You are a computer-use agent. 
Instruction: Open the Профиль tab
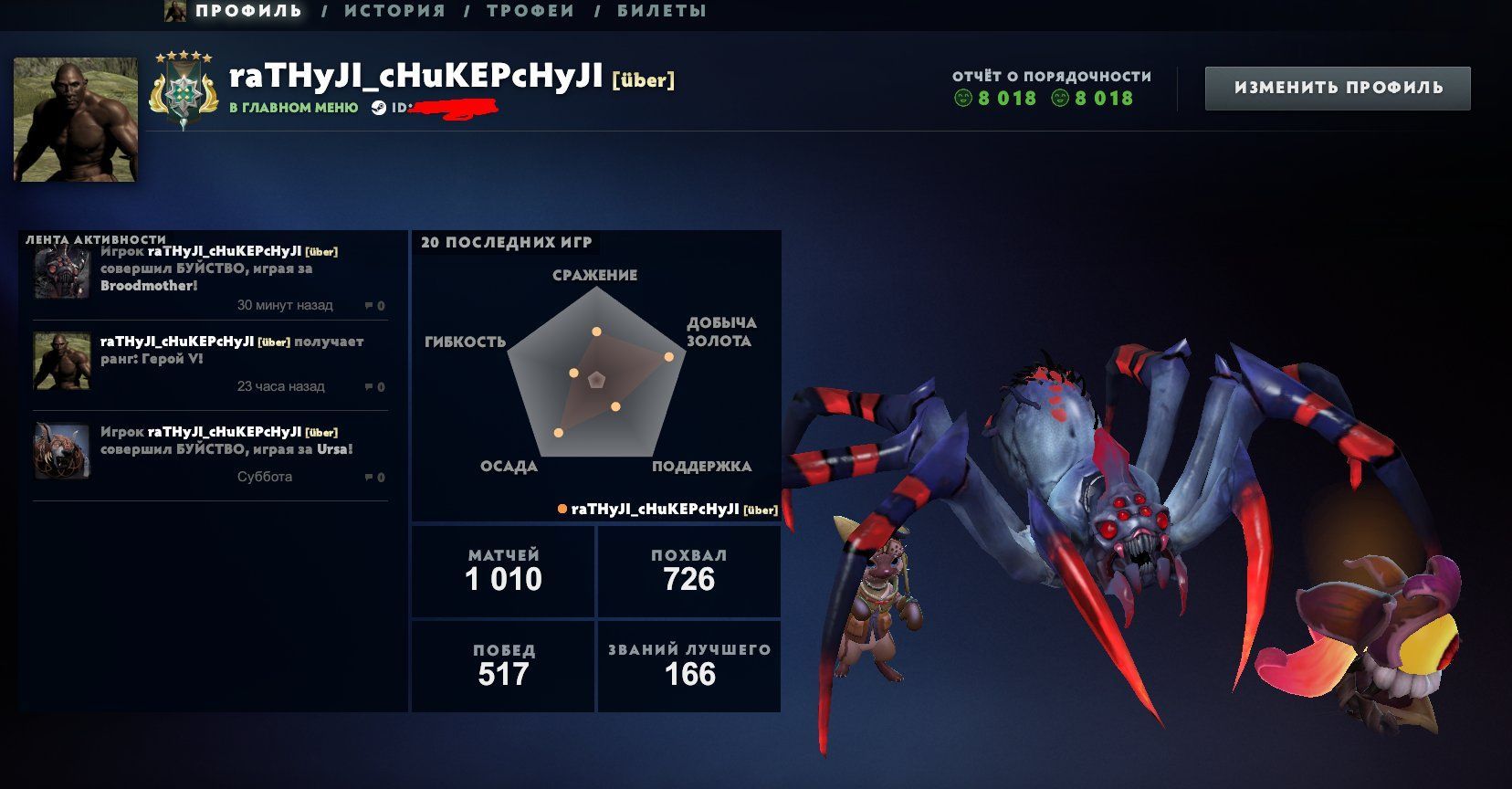(x=247, y=11)
